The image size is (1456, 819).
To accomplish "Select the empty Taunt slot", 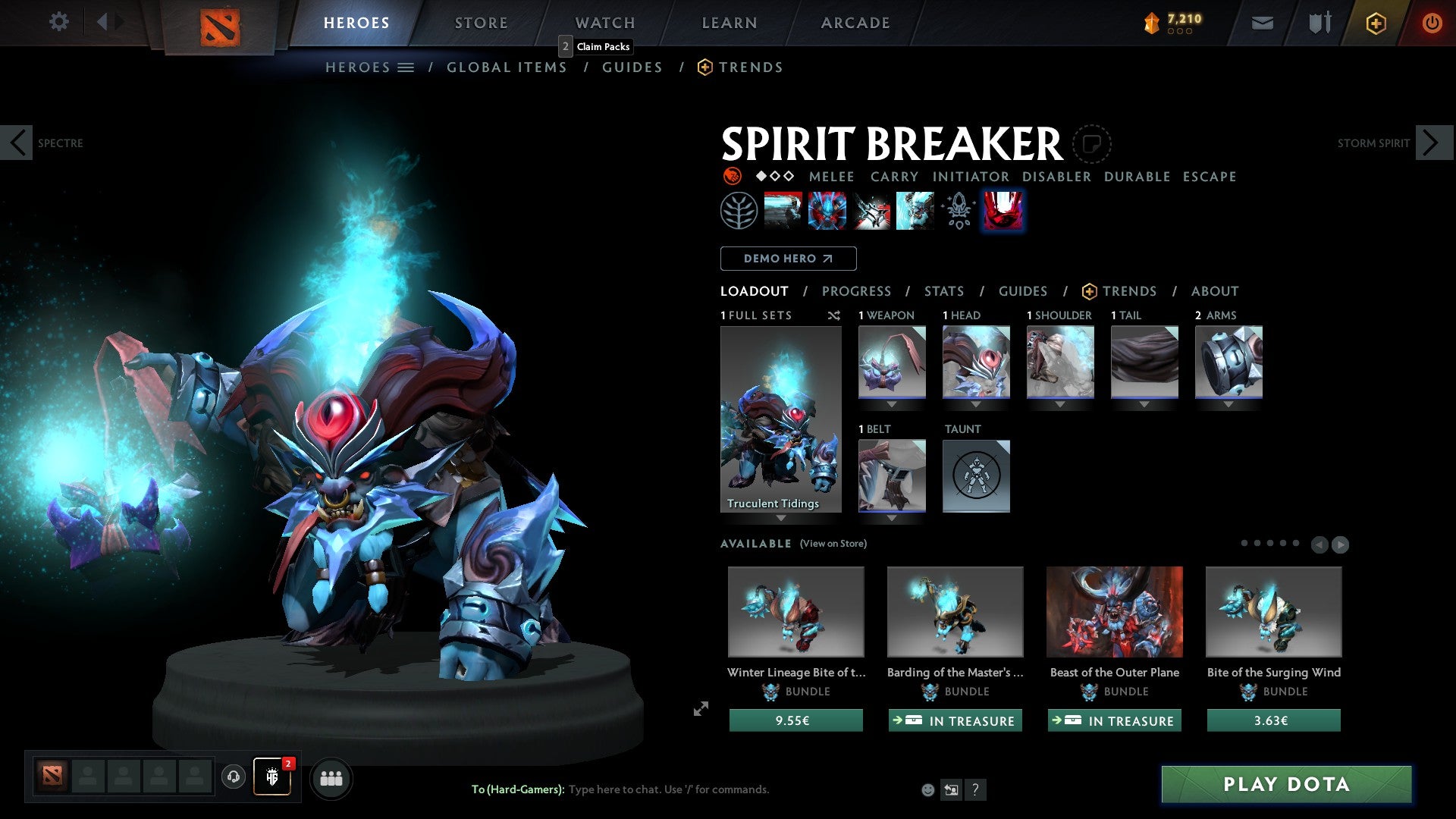I will 976,476.
